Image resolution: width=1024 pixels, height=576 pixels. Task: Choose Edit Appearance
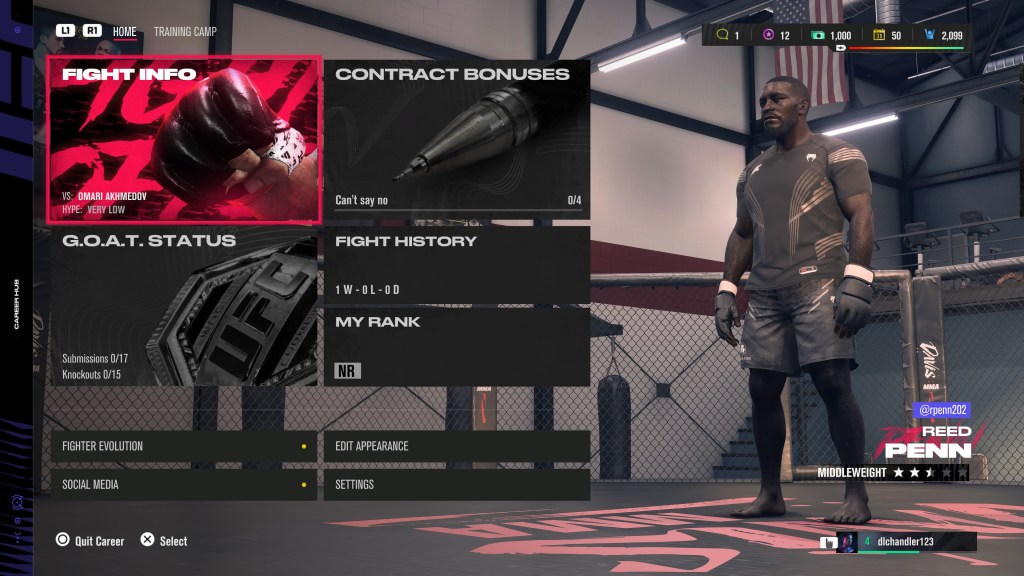tap(457, 446)
